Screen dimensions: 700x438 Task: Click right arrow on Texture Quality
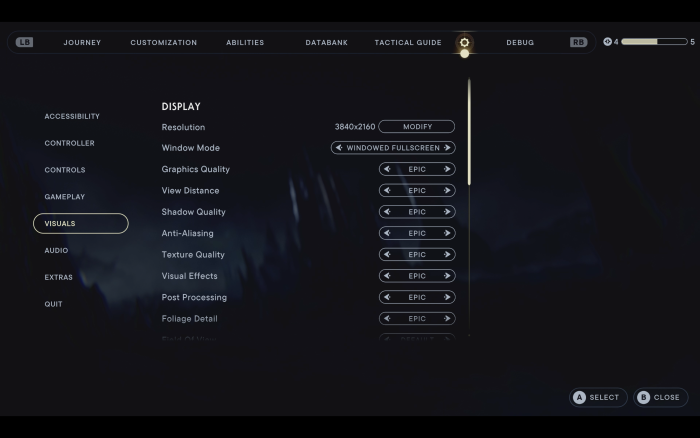(447, 255)
